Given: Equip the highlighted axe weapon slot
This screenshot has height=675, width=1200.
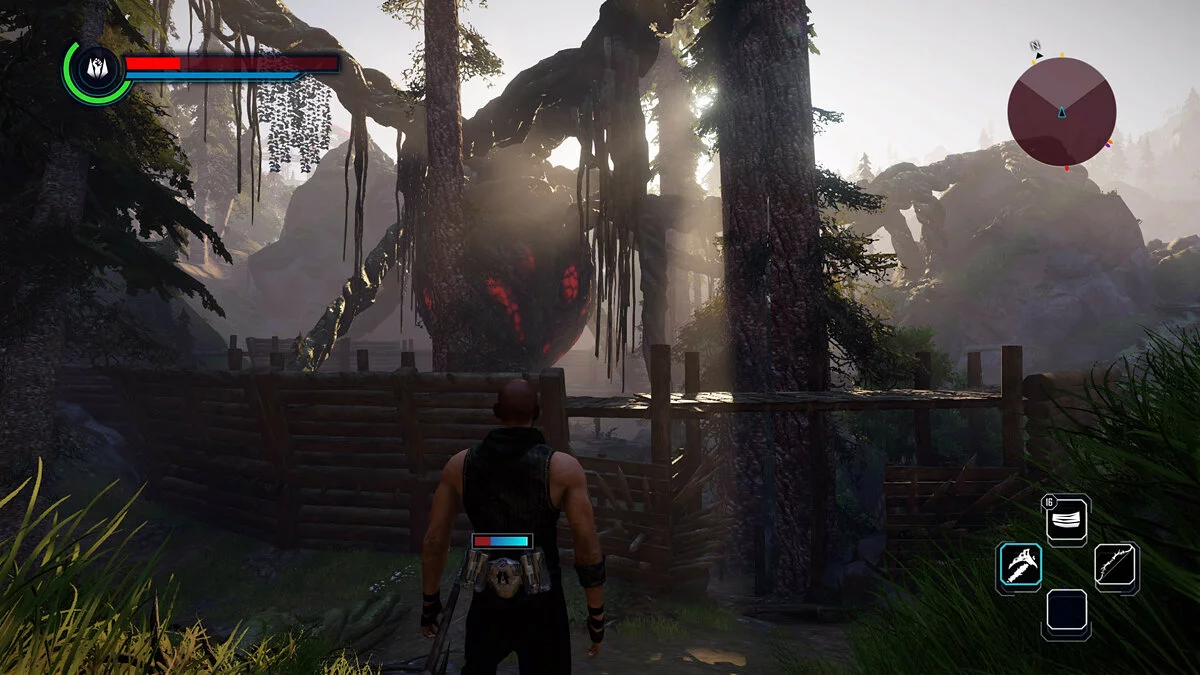Looking at the screenshot, I should coord(1019,566).
